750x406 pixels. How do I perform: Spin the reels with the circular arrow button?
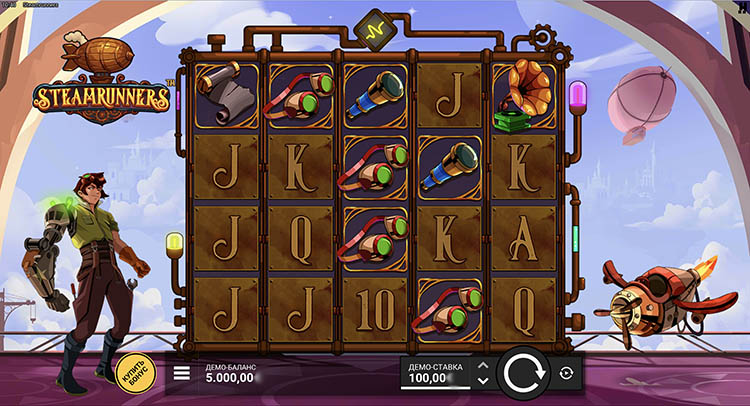point(521,374)
